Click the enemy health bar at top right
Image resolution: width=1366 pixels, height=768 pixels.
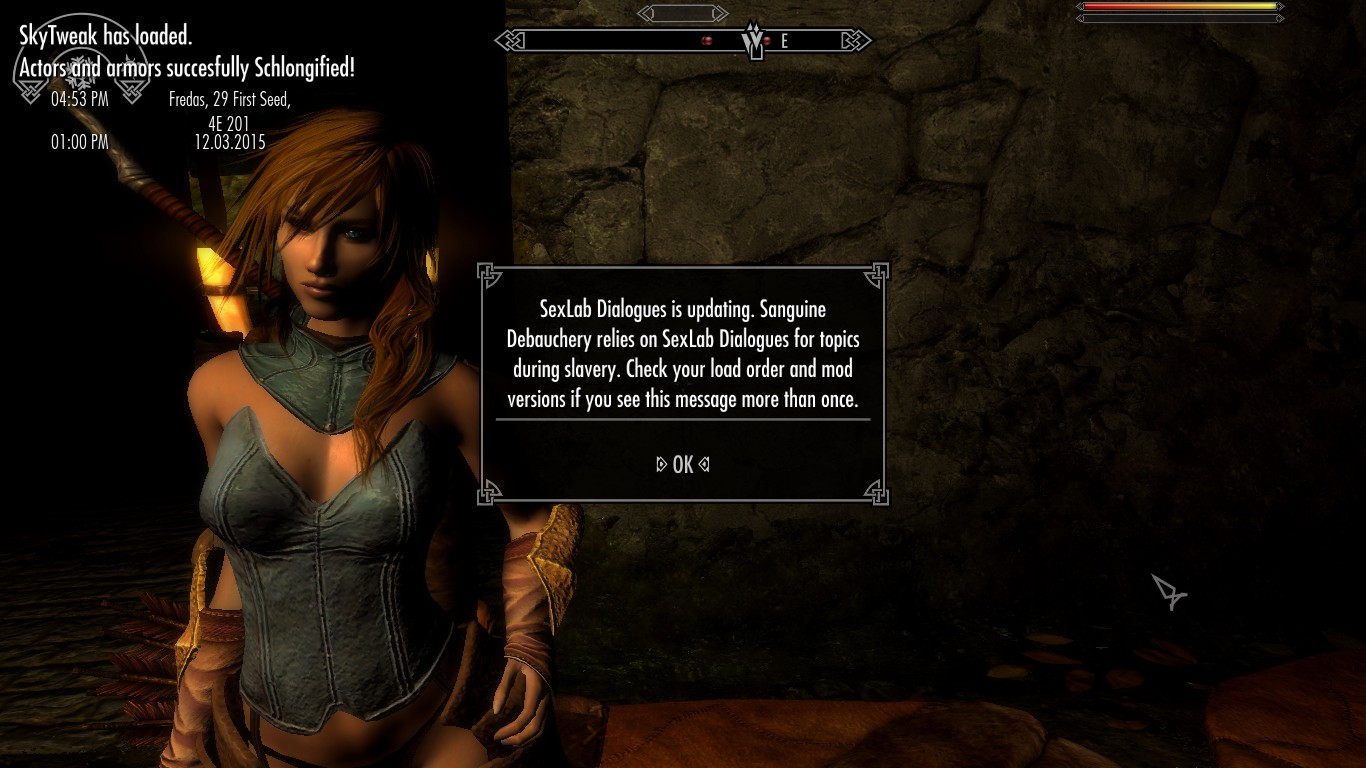1178,7
